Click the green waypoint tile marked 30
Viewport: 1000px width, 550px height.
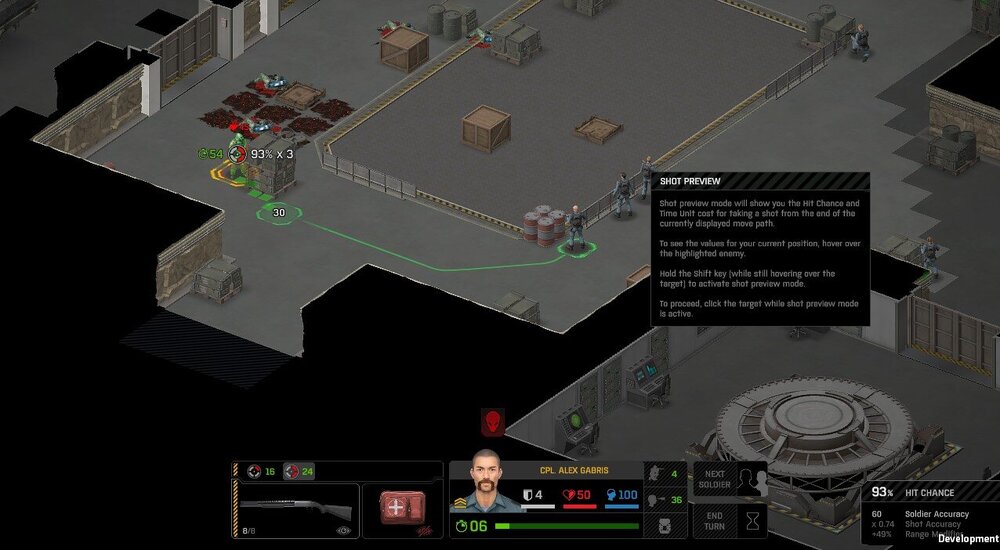278,212
